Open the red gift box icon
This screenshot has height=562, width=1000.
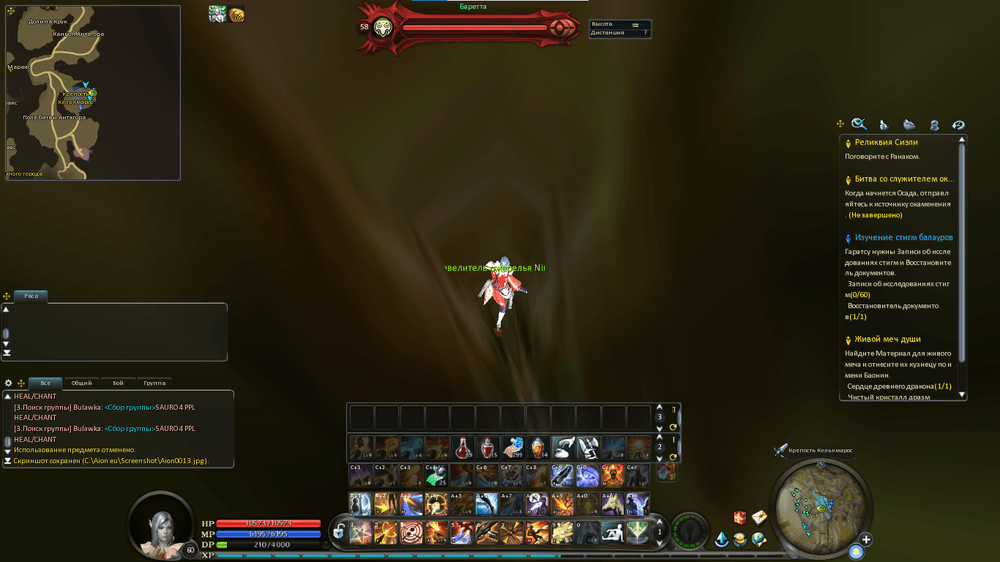740,517
